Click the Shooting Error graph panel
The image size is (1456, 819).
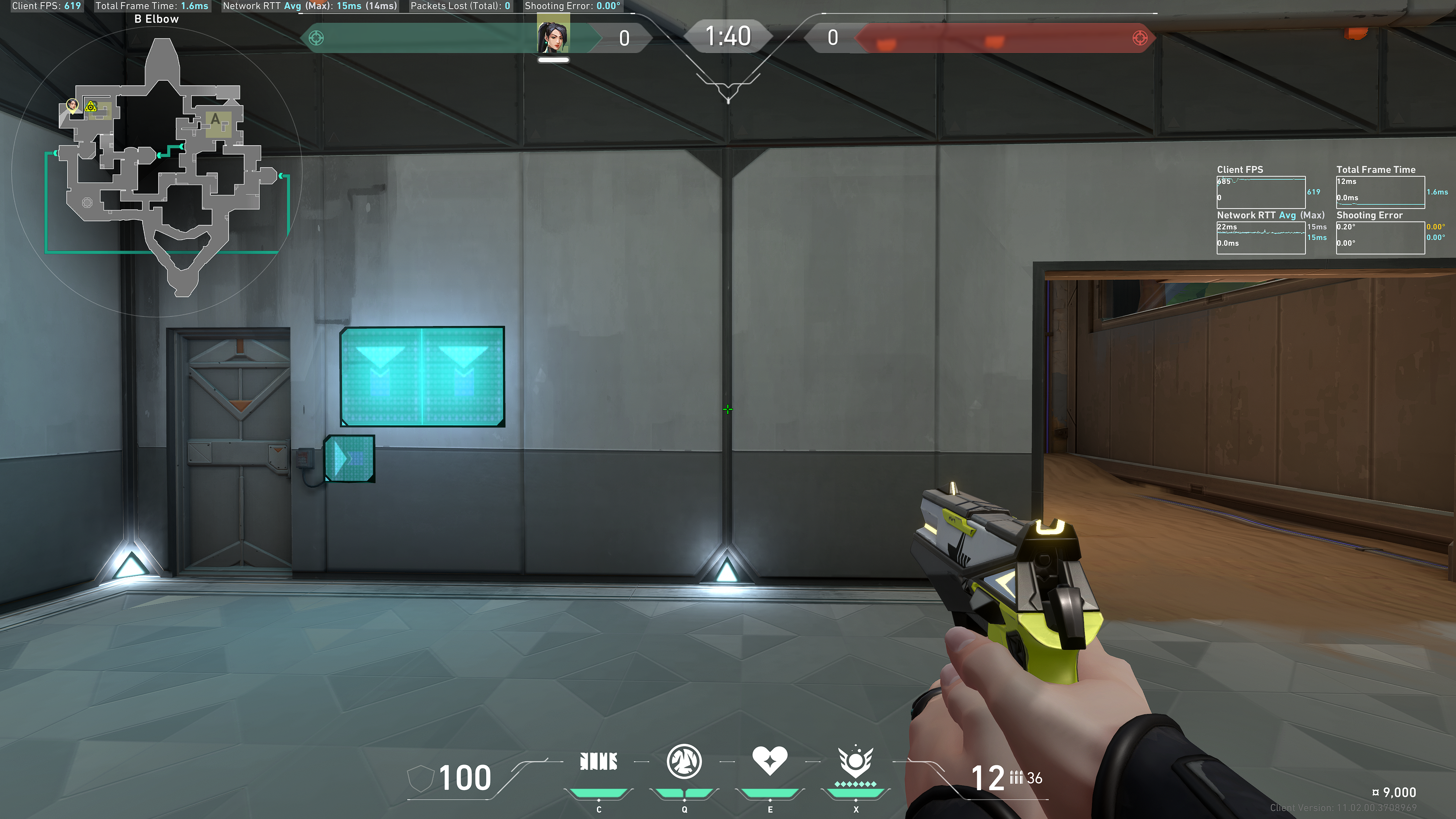(1380, 237)
